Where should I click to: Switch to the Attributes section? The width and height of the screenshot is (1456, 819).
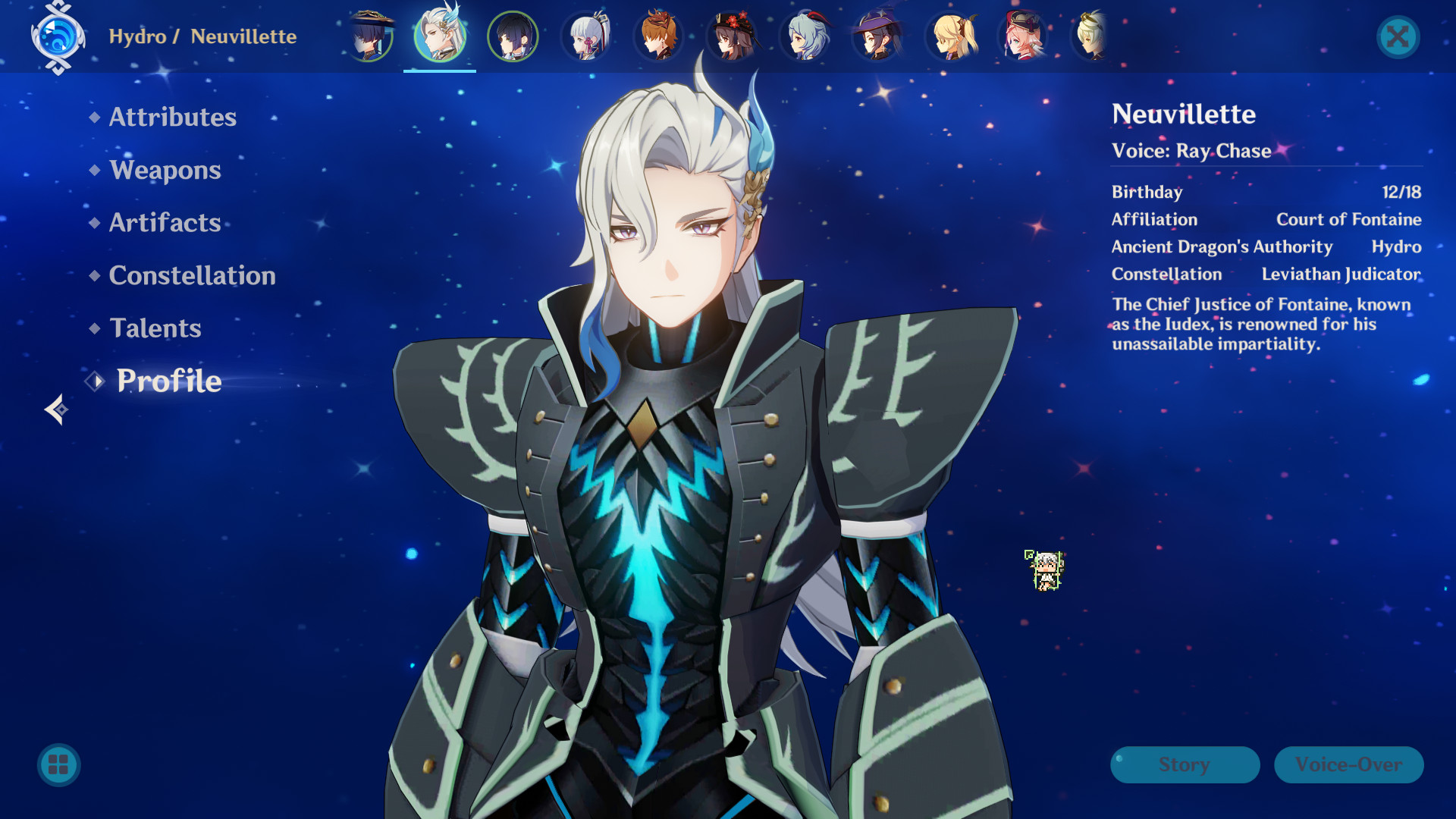click(x=172, y=117)
